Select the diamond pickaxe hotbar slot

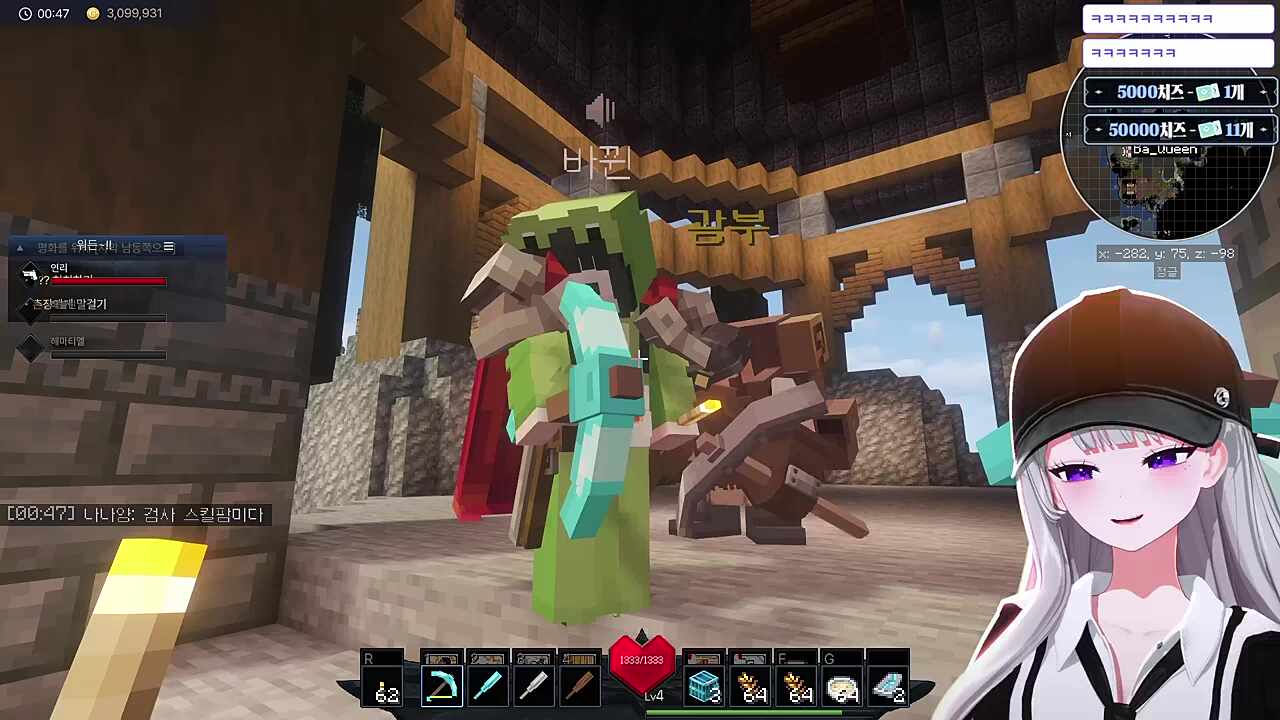point(441,686)
